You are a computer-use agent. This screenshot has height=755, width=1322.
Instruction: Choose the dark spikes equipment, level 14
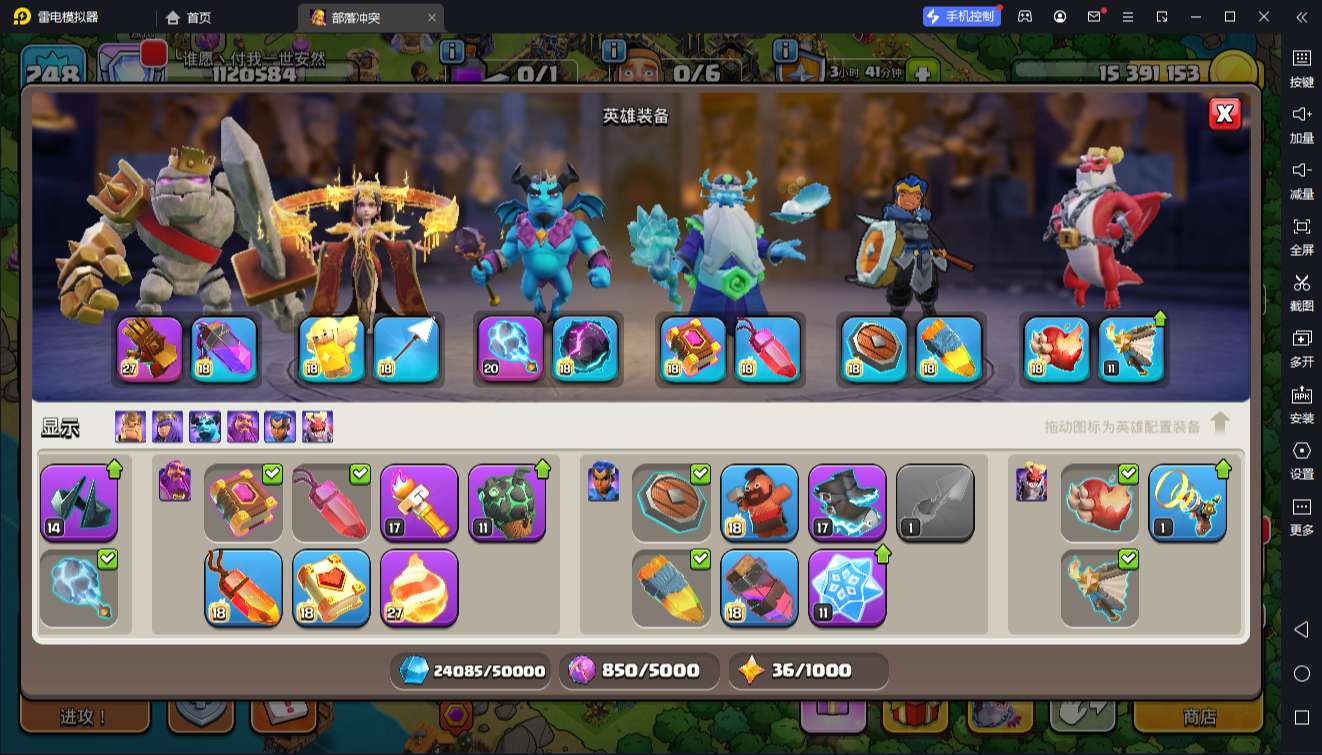click(x=79, y=502)
